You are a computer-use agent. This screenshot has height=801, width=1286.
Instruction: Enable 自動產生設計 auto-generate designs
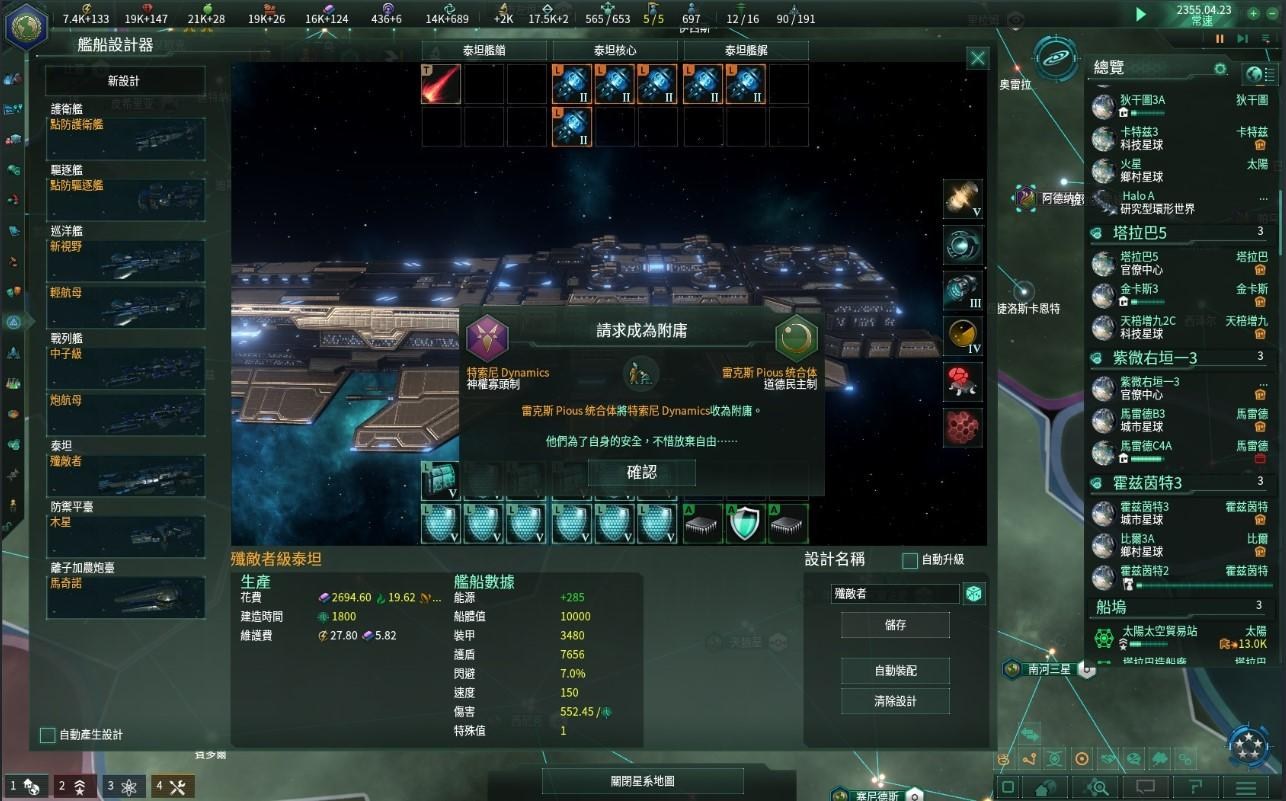click(x=47, y=735)
